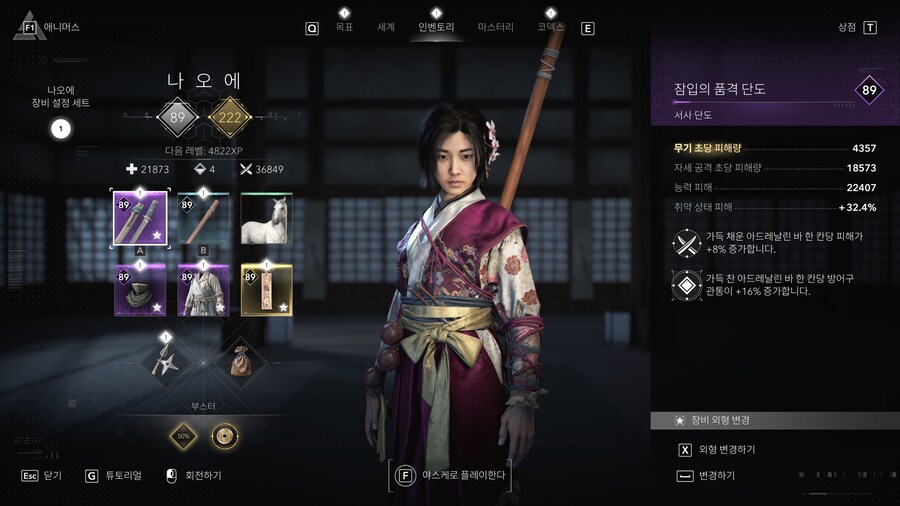Open the 상점 (Store)

(848, 27)
